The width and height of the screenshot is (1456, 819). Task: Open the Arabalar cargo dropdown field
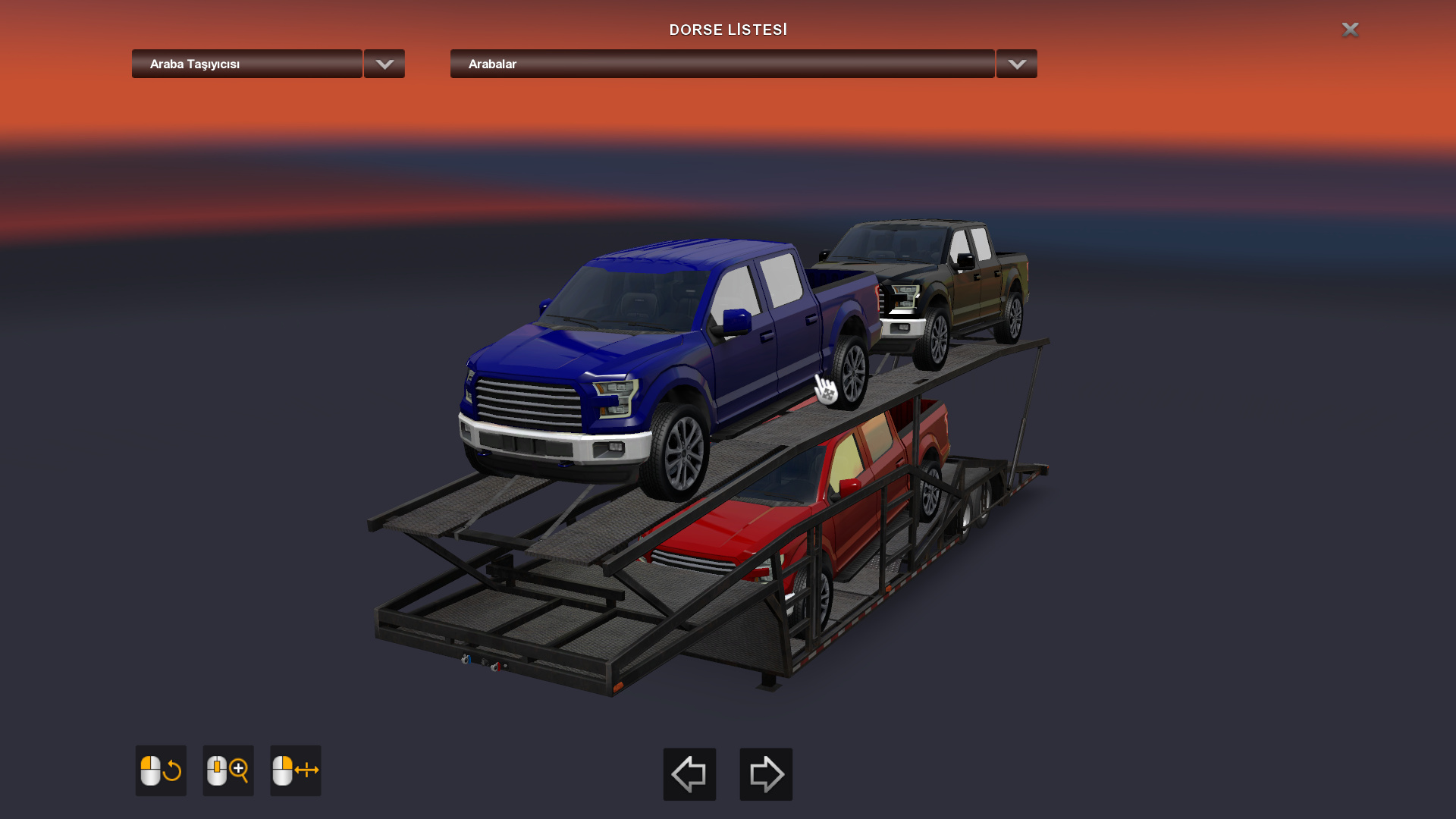(x=722, y=64)
